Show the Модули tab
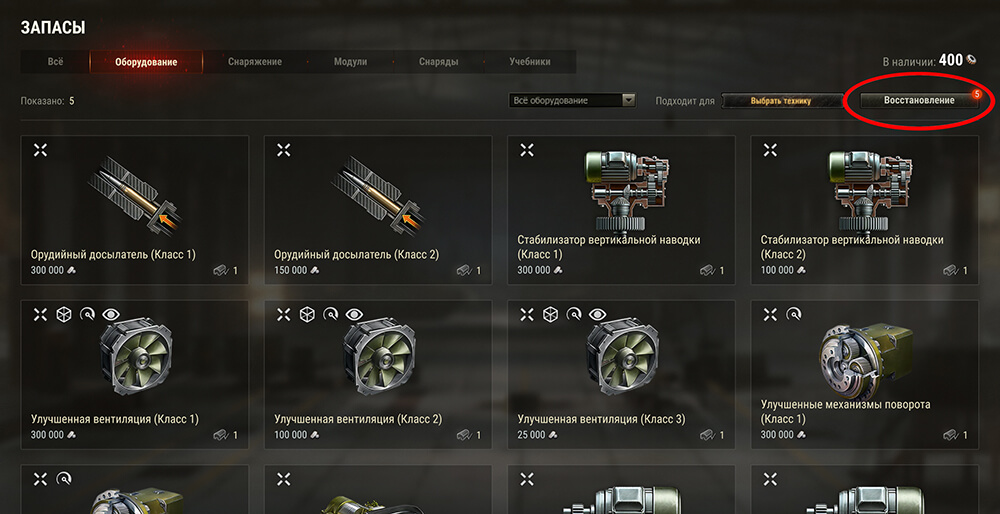Screen dimensions: 1000x514 pyautogui.click(x=350, y=62)
